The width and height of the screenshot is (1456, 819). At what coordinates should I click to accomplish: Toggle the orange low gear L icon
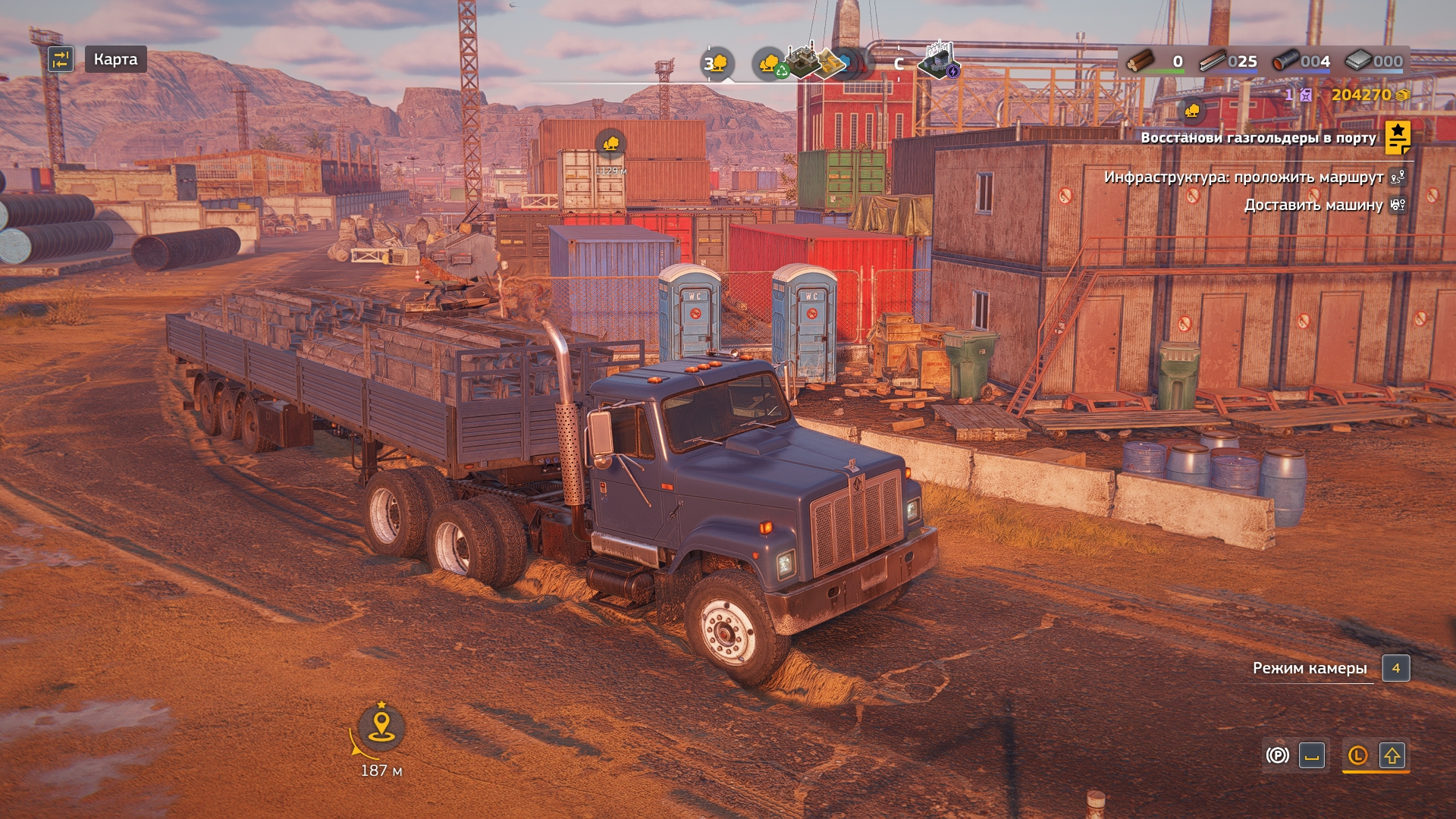[x=1357, y=755]
